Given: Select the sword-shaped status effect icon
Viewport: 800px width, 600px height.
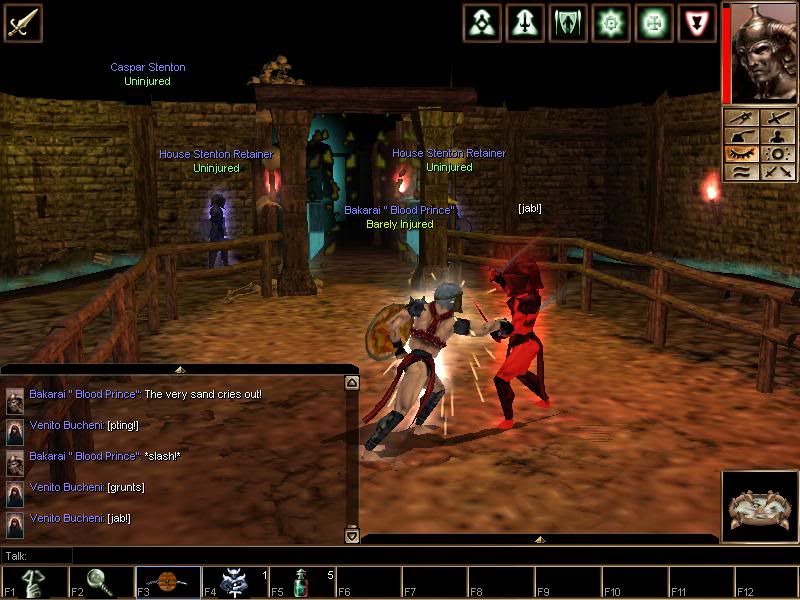Looking at the screenshot, I should tap(525, 22).
